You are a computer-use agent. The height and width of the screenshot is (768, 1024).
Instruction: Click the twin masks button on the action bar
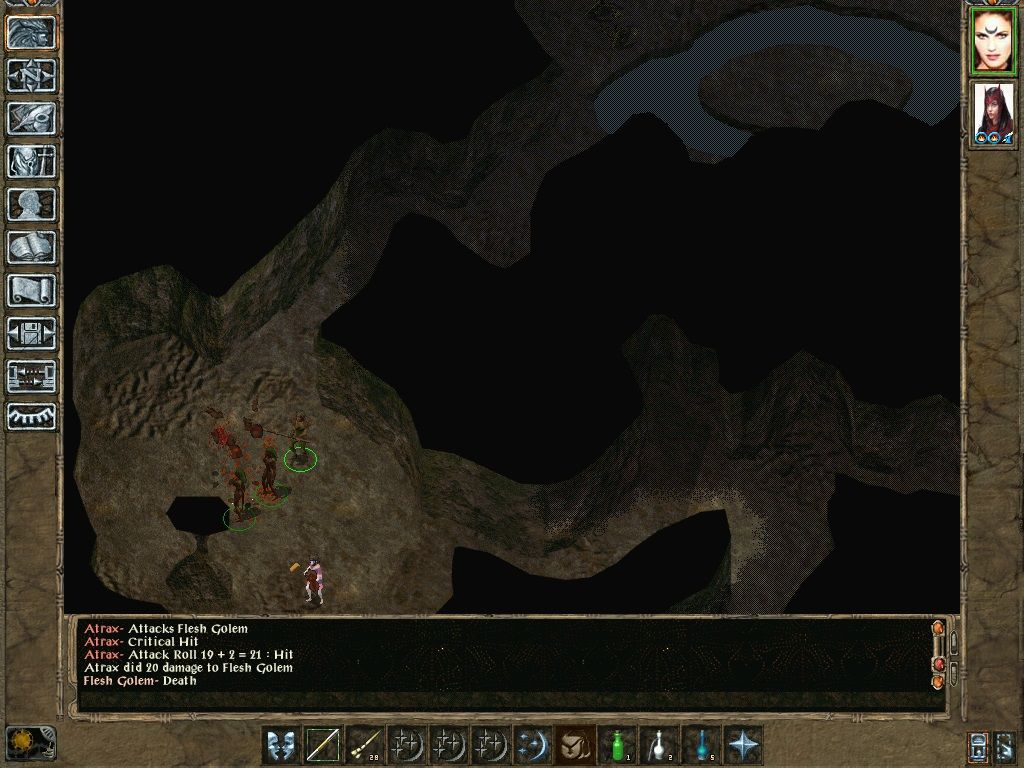tap(281, 745)
